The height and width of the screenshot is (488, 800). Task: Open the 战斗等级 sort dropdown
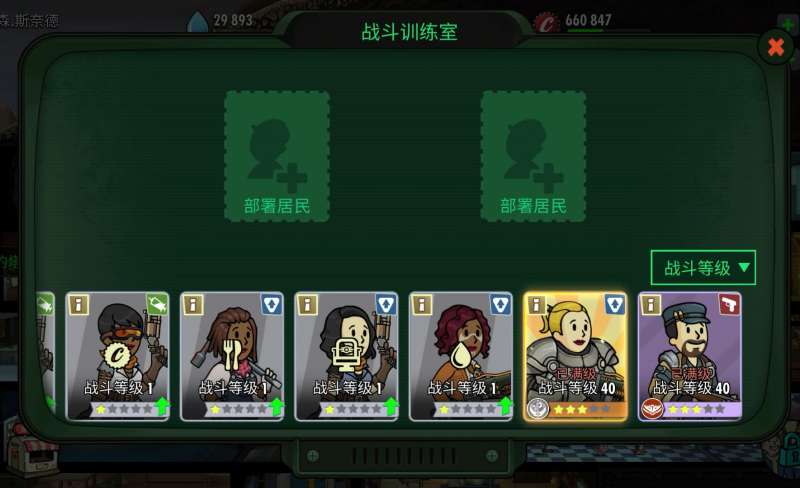point(703,268)
